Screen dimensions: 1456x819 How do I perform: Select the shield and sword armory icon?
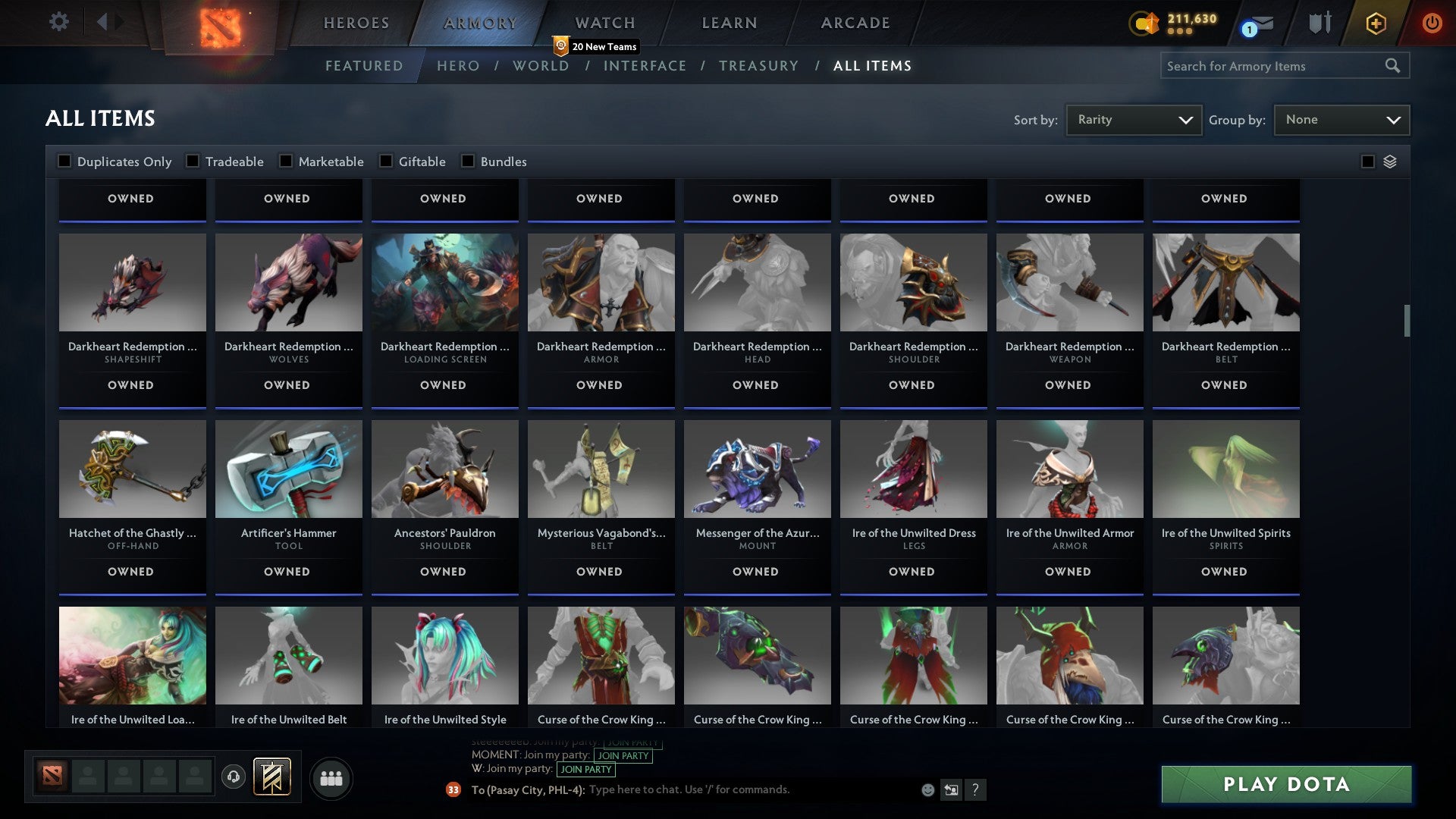pos(1319,23)
